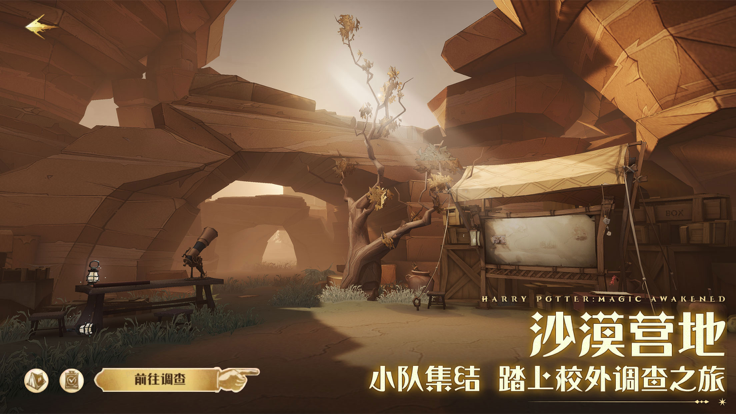The width and height of the screenshot is (736, 414).
Task: Open the clipboard checklist icon
Action: click(x=71, y=380)
